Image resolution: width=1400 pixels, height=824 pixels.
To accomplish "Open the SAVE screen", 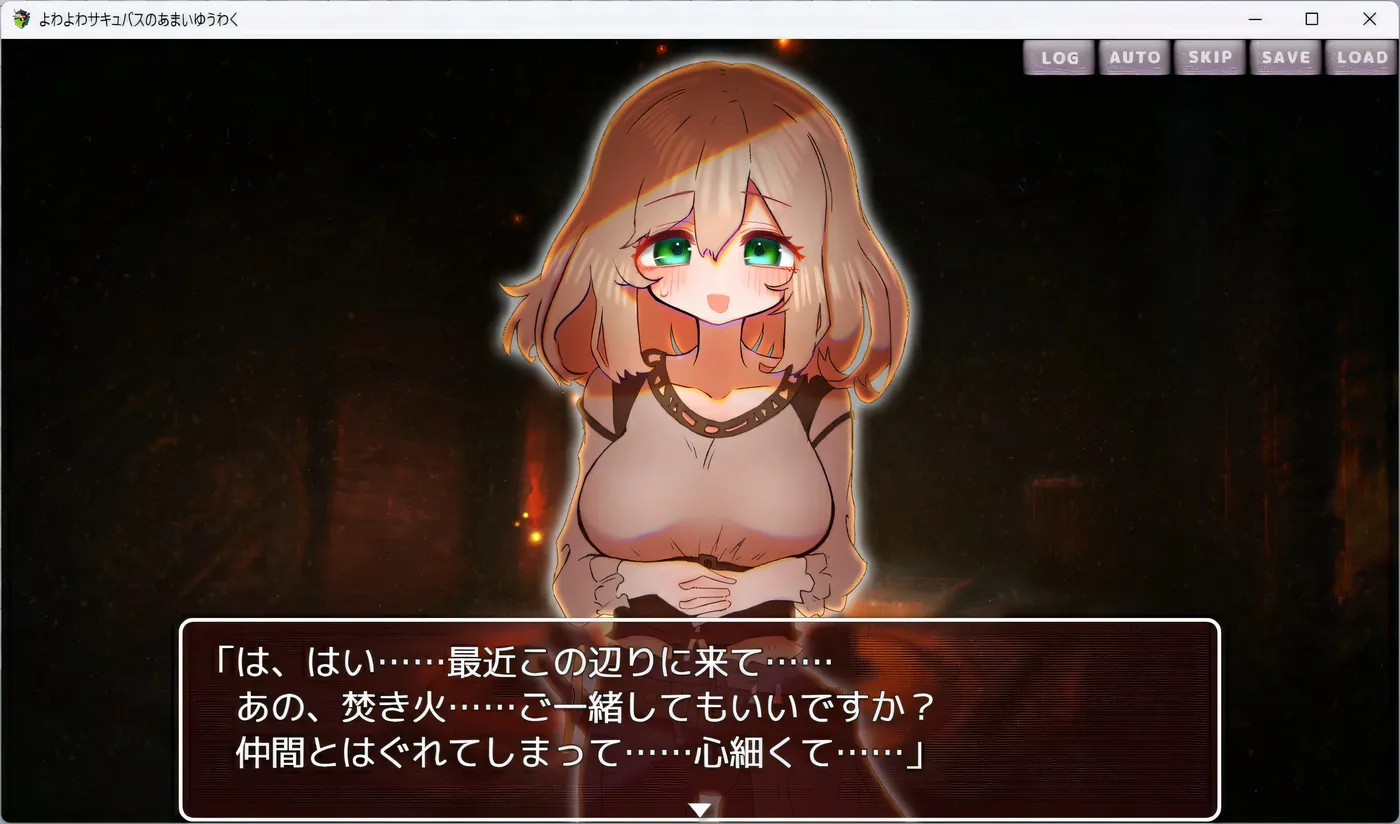I will 1284,57.
